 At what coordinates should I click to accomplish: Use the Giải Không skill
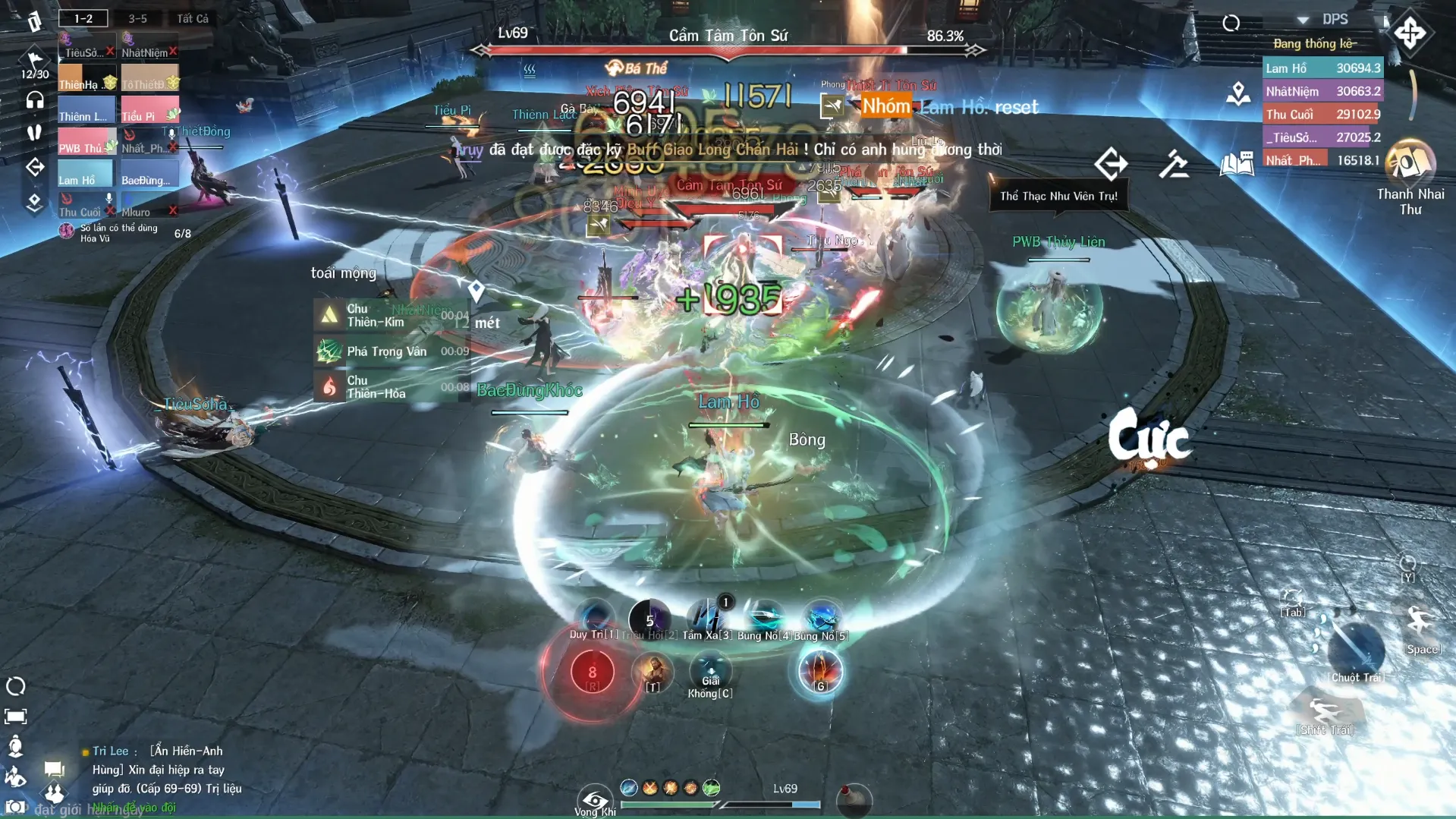click(710, 673)
